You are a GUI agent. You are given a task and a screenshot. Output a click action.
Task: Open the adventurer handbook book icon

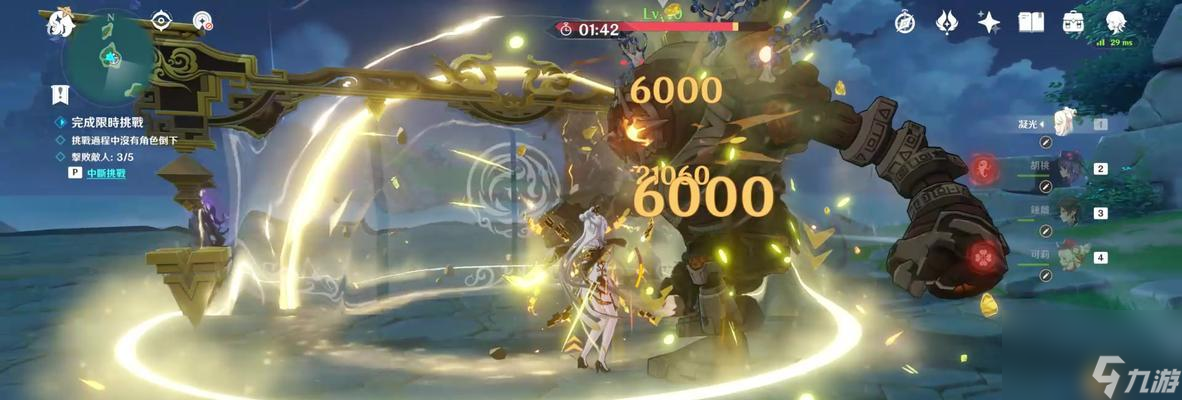(1031, 22)
